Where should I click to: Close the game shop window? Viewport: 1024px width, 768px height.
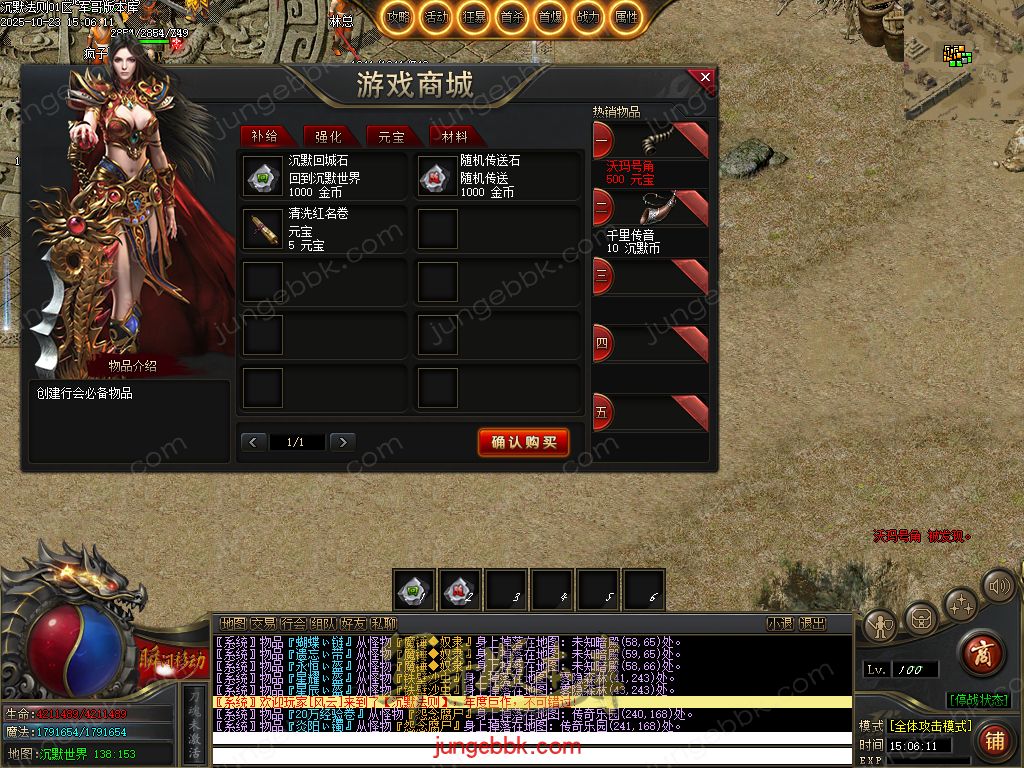coord(706,77)
